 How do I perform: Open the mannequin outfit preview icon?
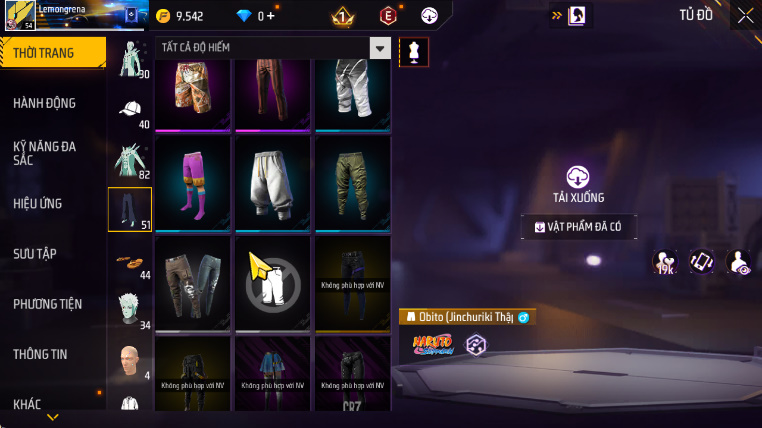(x=413, y=52)
